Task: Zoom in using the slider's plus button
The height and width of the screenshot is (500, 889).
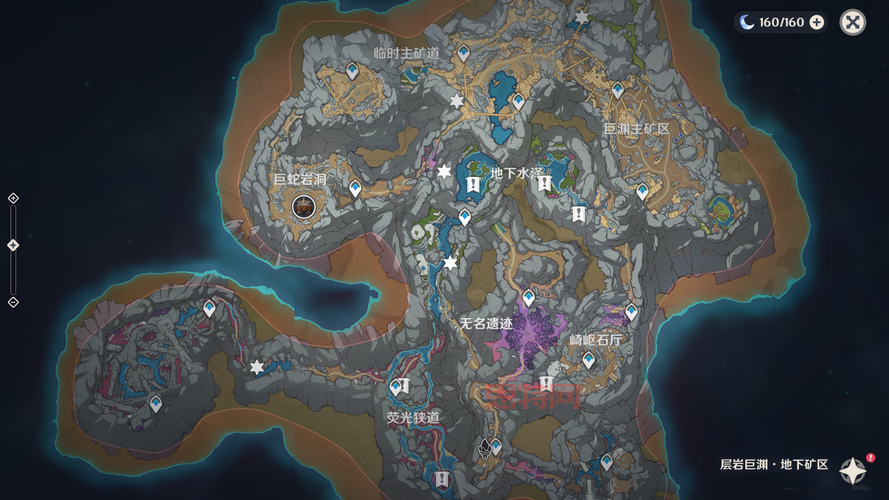Action: click(13, 198)
